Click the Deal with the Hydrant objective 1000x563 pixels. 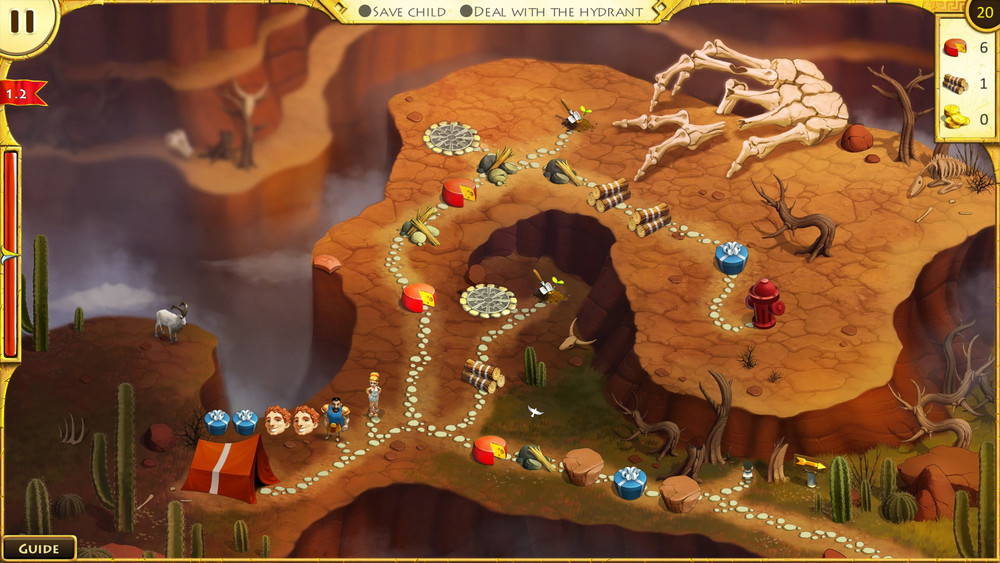coord(553,12)
